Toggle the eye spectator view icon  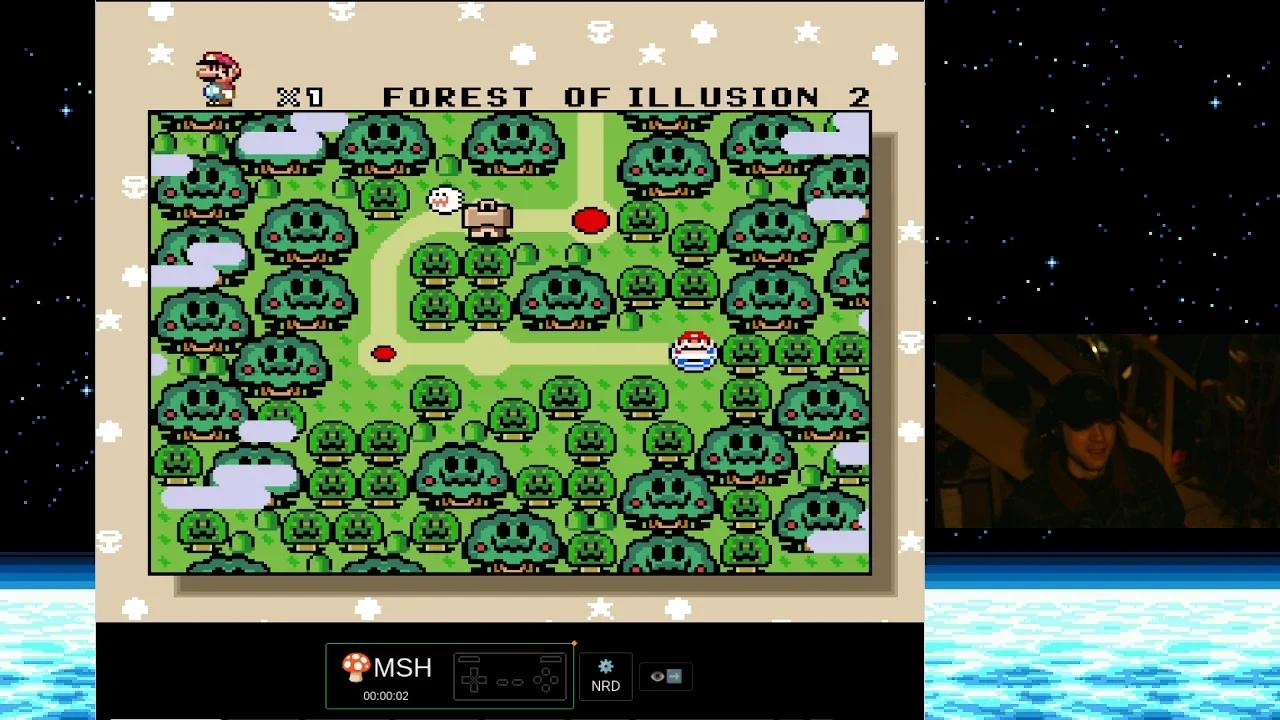(656, 676)
